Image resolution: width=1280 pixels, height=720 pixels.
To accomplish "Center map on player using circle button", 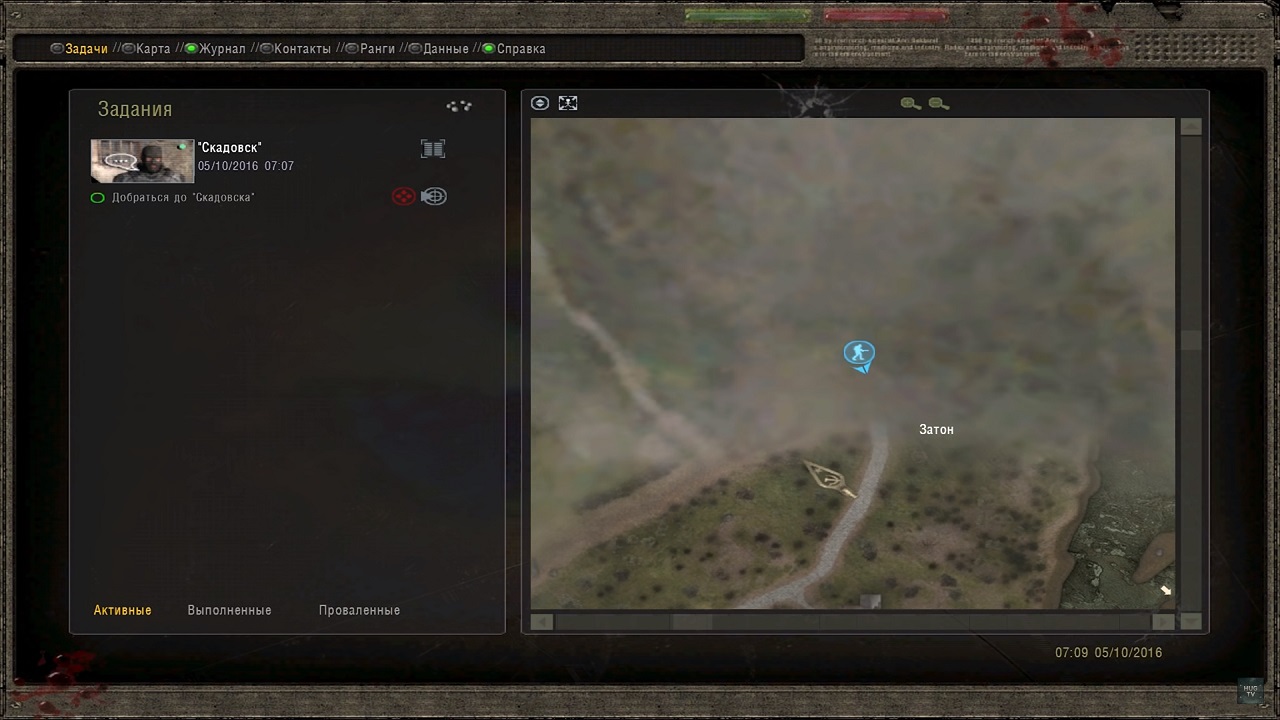I will click(540, 103).
